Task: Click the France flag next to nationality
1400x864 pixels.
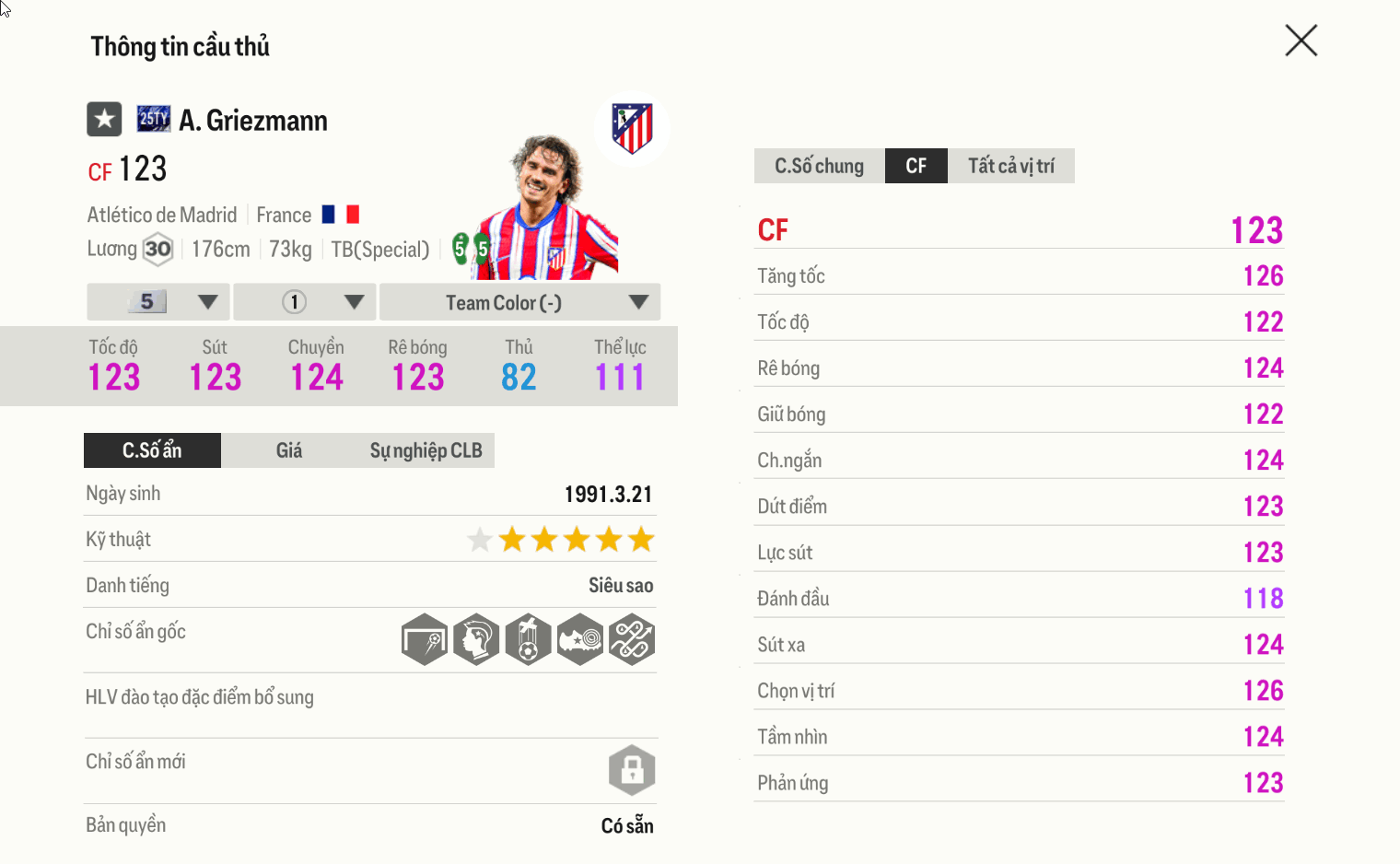Action: point(342,213)
